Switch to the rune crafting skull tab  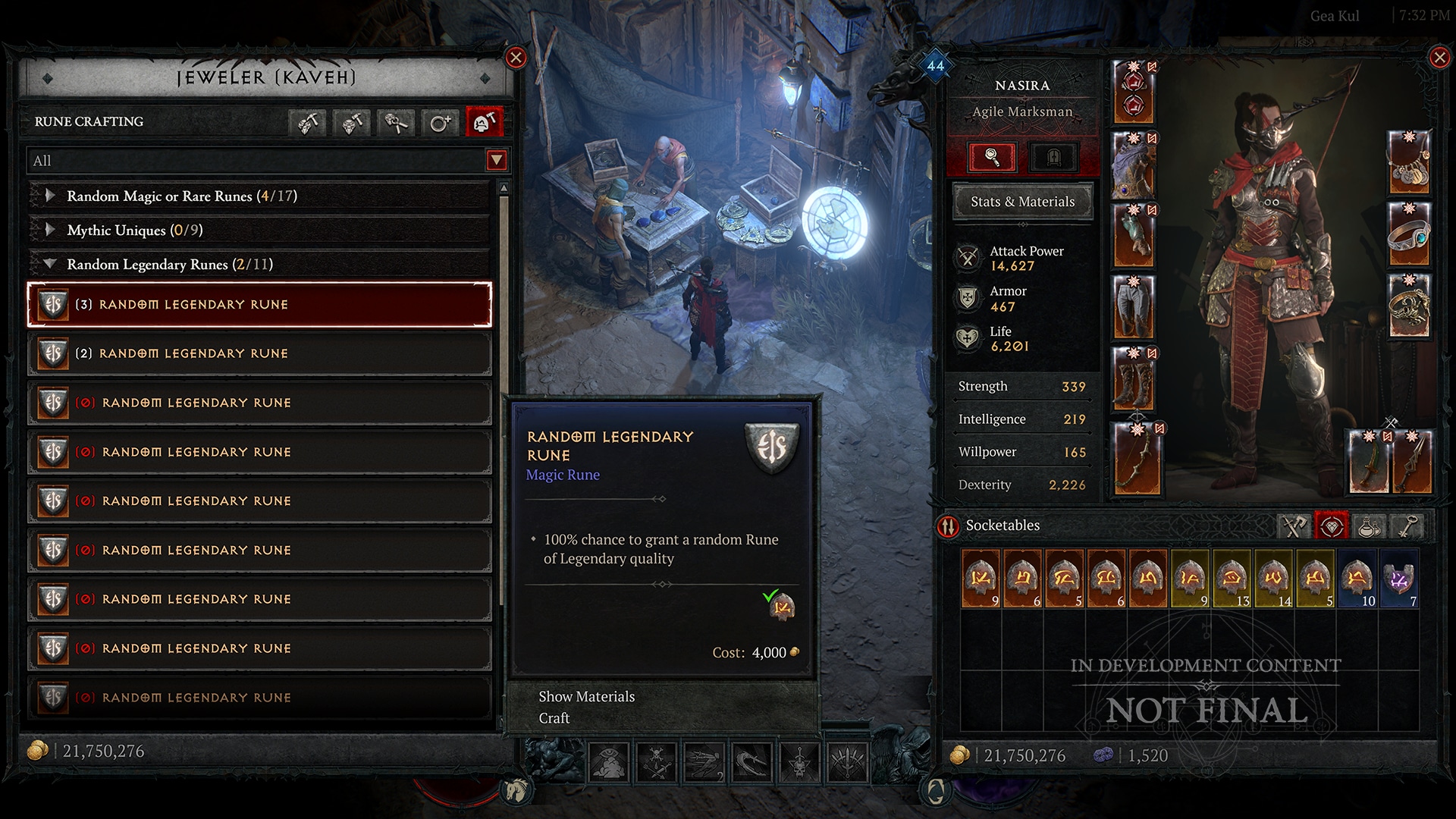pos(484,122)
